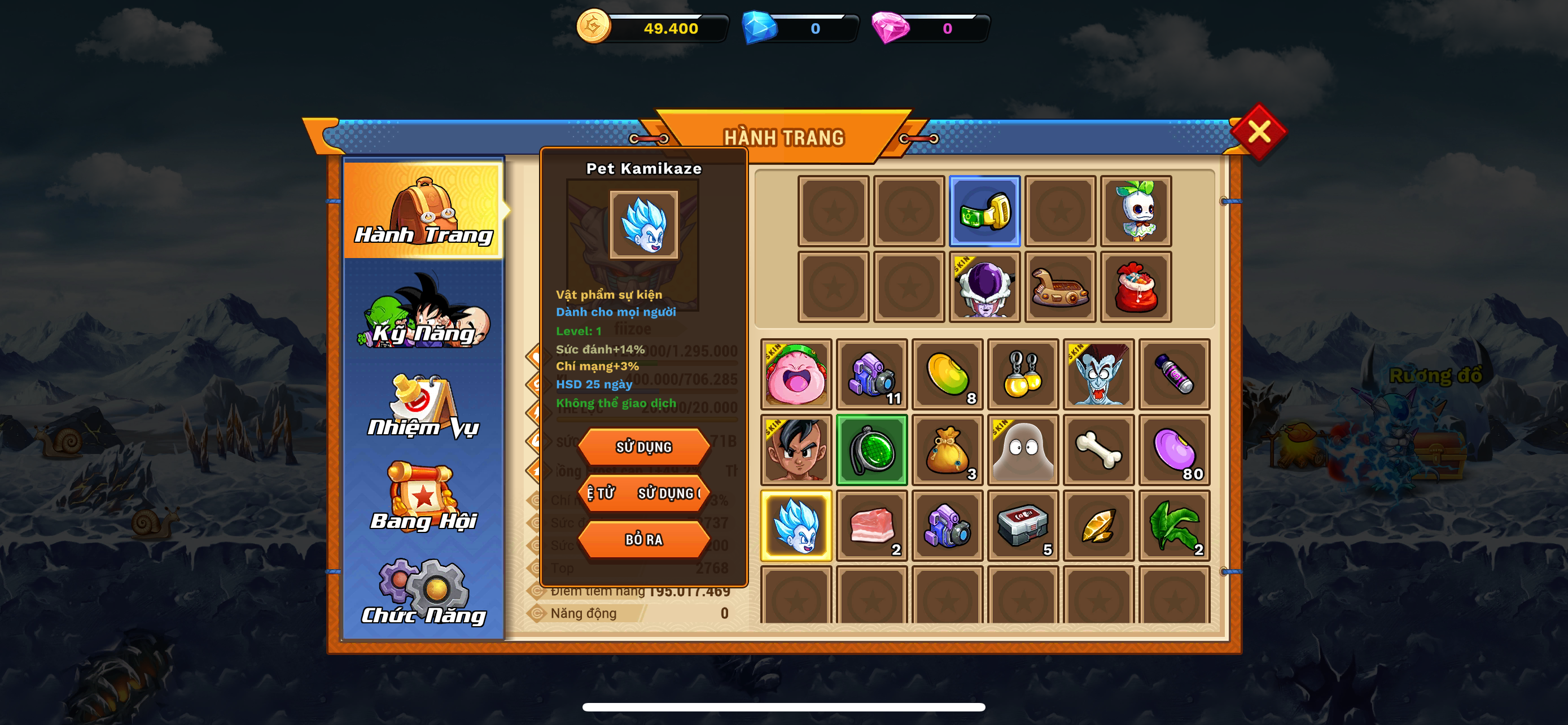The image size is (1568, 725).
Task: Select the green radar item slot
Action: coord(871,451)
